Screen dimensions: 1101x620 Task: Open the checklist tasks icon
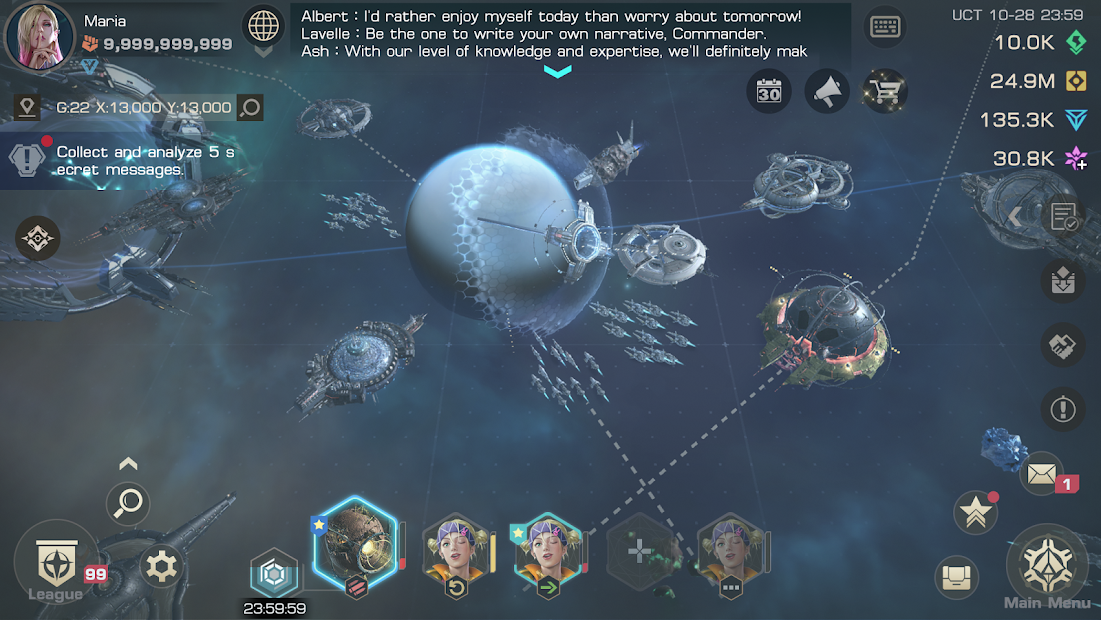tap(1063, 216)
